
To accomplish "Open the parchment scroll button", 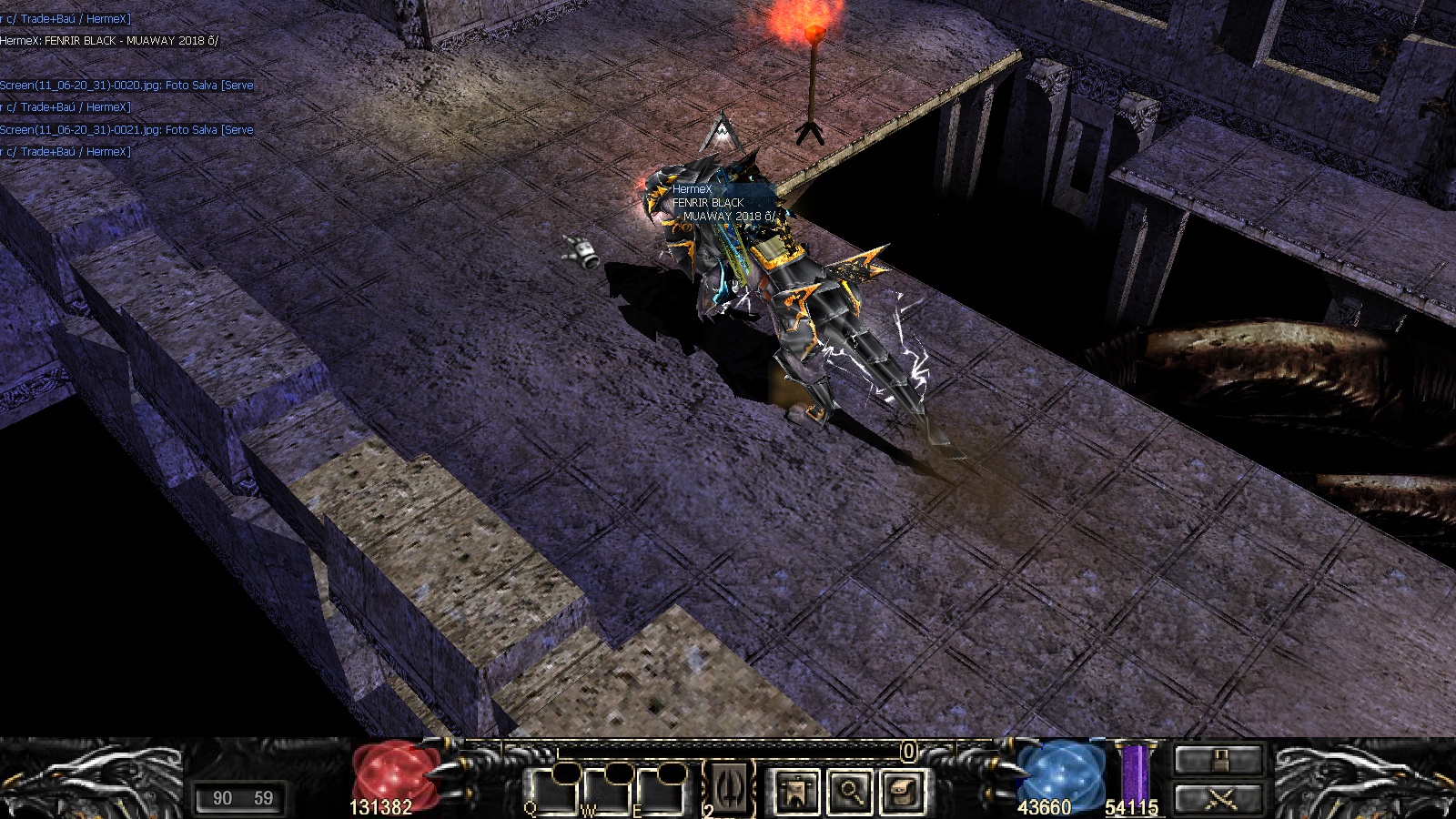I will point(903,791).
